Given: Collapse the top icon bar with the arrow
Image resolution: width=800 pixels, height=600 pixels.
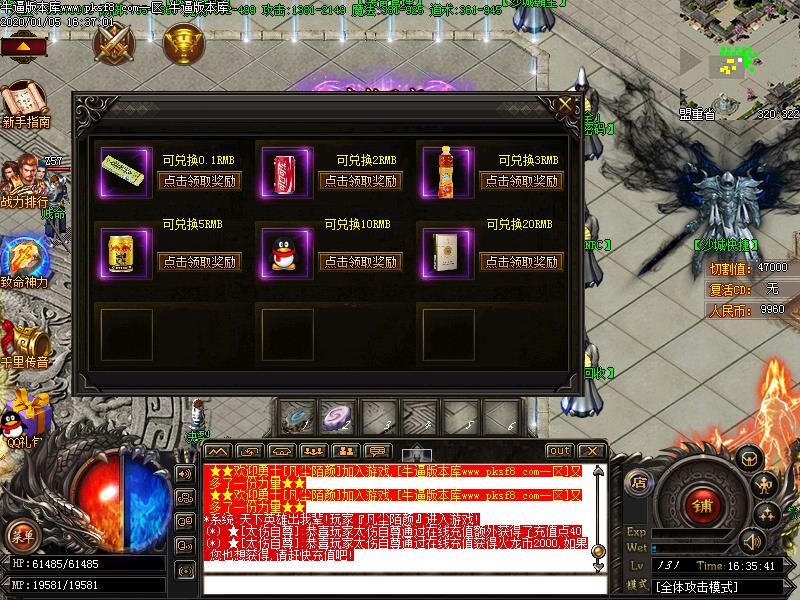Looking at the screenshot, I should [x=27, y=47].
